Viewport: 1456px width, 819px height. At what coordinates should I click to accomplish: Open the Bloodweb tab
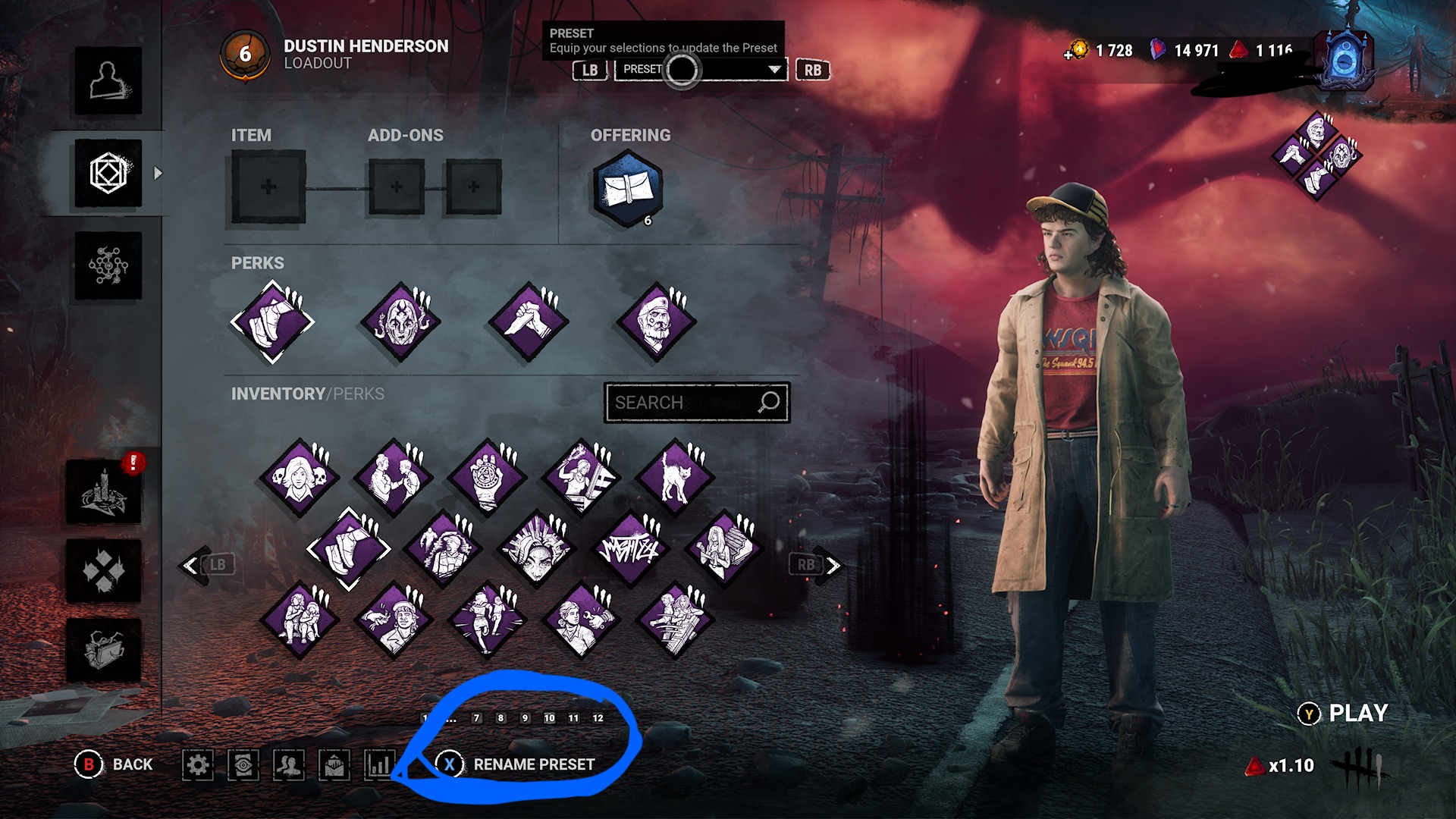click(x=108, y=265)
